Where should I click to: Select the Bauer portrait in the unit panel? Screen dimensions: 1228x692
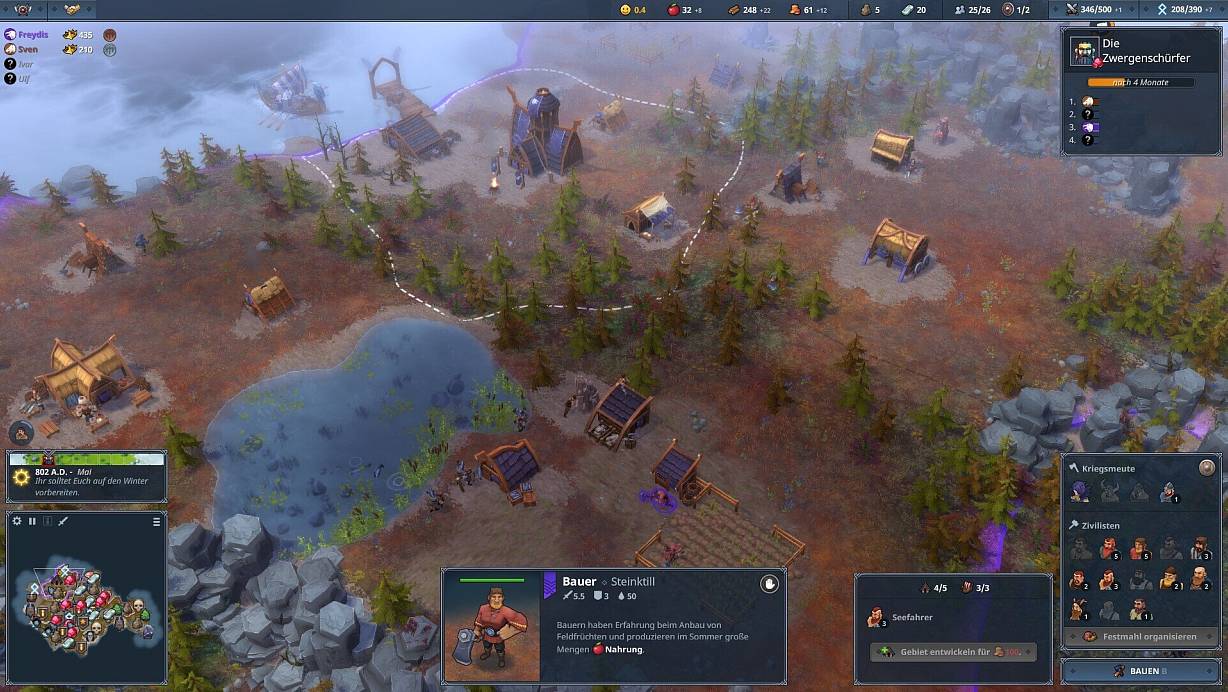pos(492,627)
